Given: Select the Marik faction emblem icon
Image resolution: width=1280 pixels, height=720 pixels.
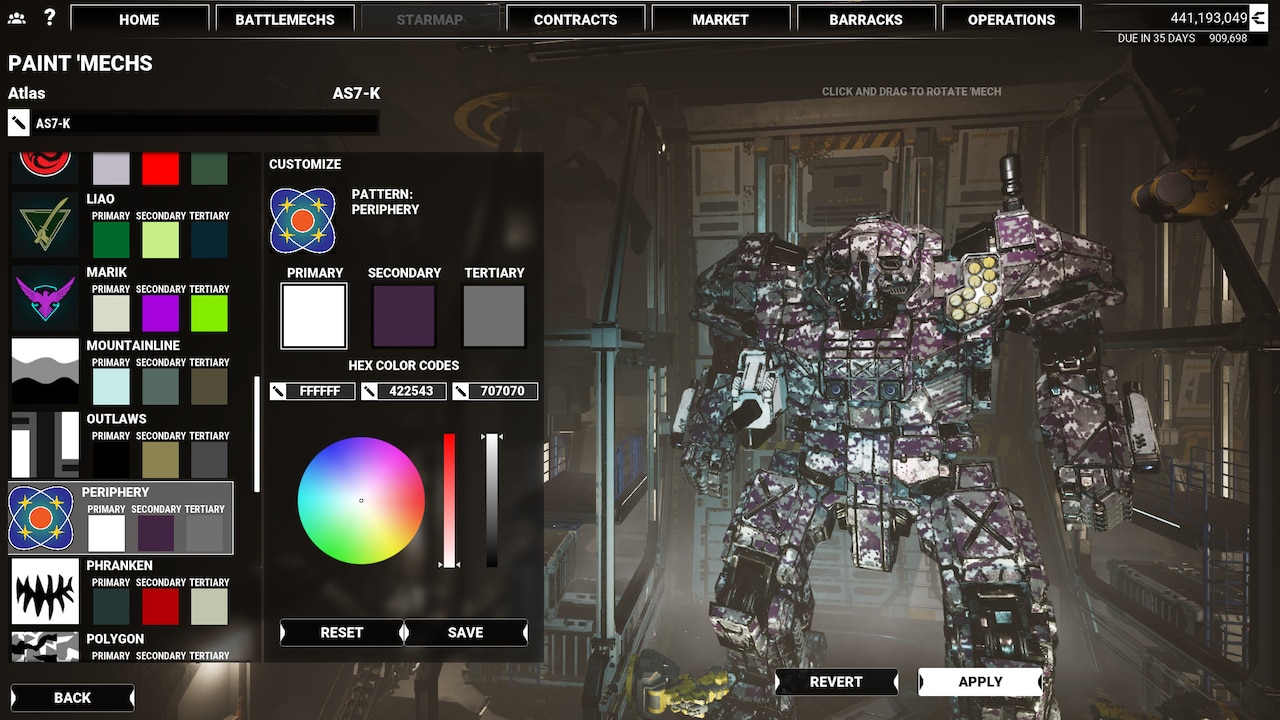Looking at the screenshot, I should pyautogui.click(x=44, y=298).
